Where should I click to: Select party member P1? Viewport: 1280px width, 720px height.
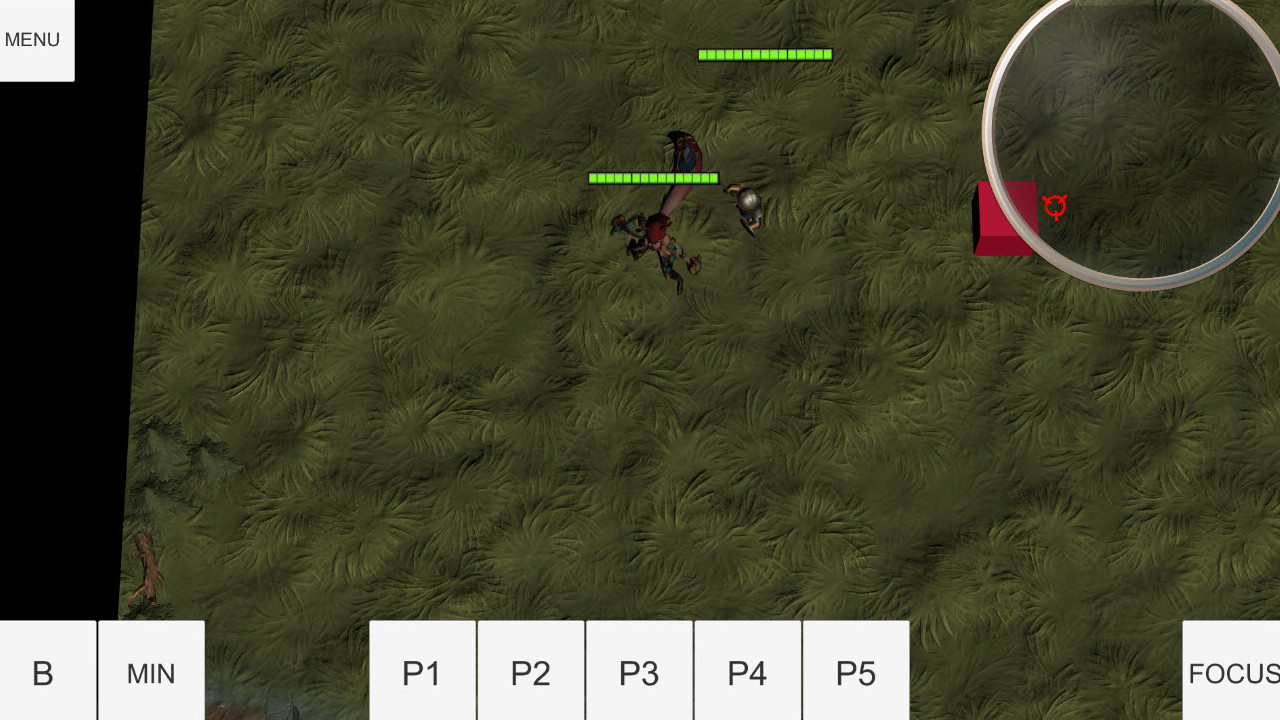[x=422, y=673]
